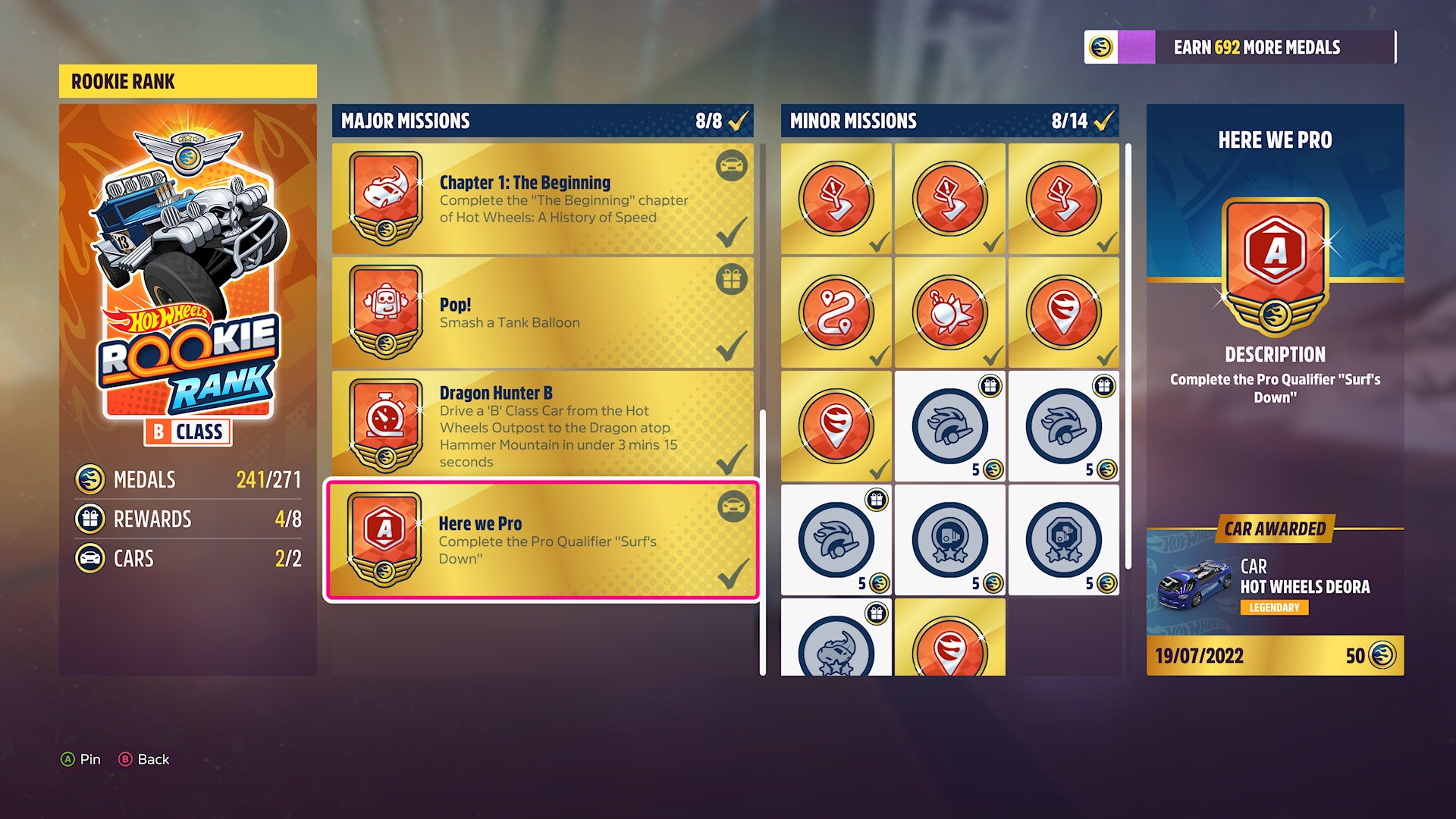Click the gift reward icon on Pop! mission
Screen dimensions: 1456x819
[x=730, y=281]
